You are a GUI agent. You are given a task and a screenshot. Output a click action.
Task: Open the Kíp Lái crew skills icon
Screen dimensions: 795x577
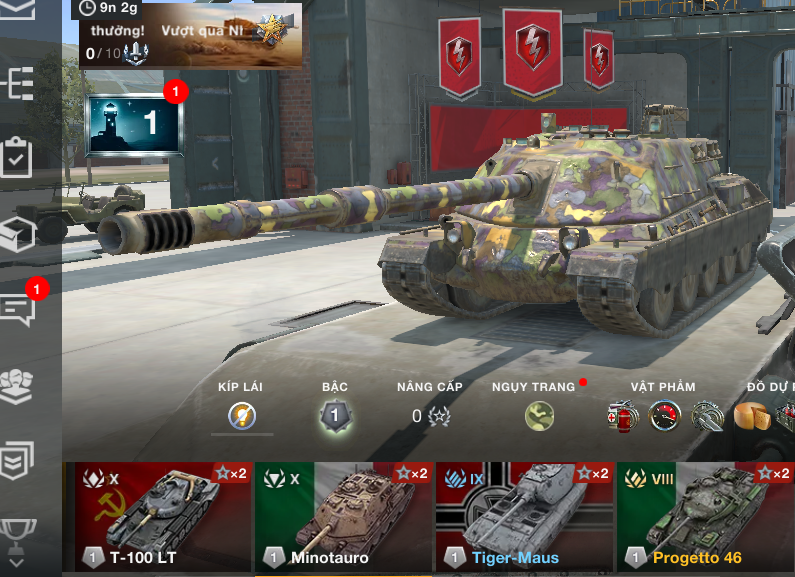pyautogui.click(x=241, y=415)
